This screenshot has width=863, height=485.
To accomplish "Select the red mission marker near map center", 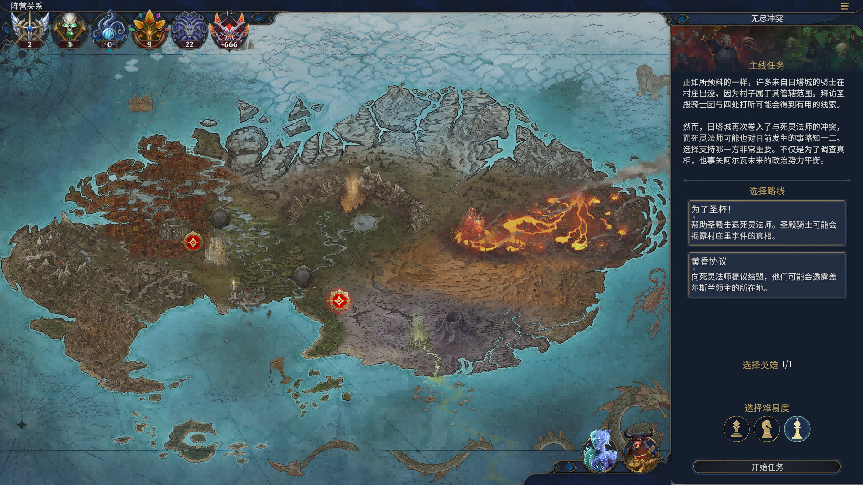I will 340,299.
